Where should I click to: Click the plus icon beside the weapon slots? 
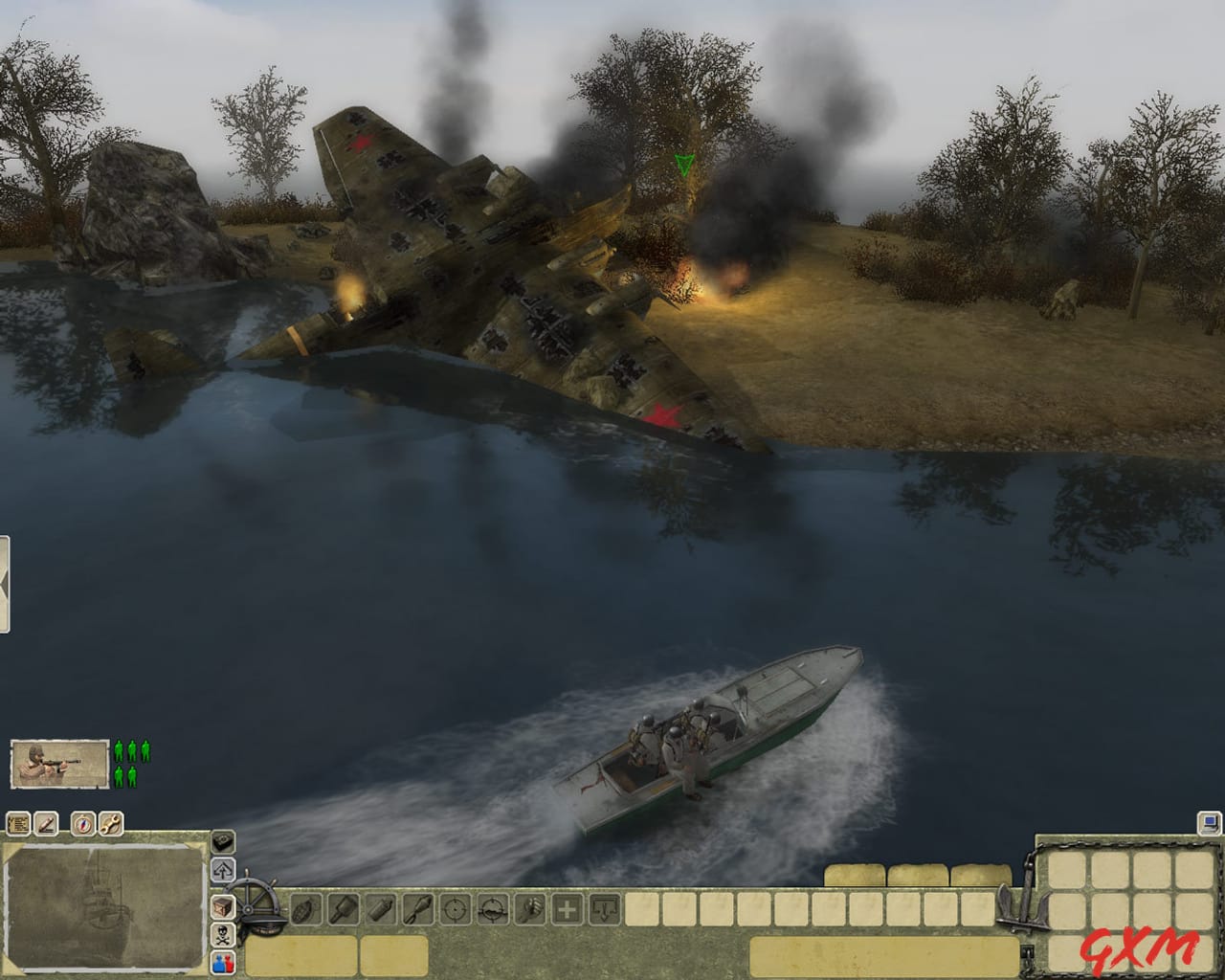tap(568, 909)
